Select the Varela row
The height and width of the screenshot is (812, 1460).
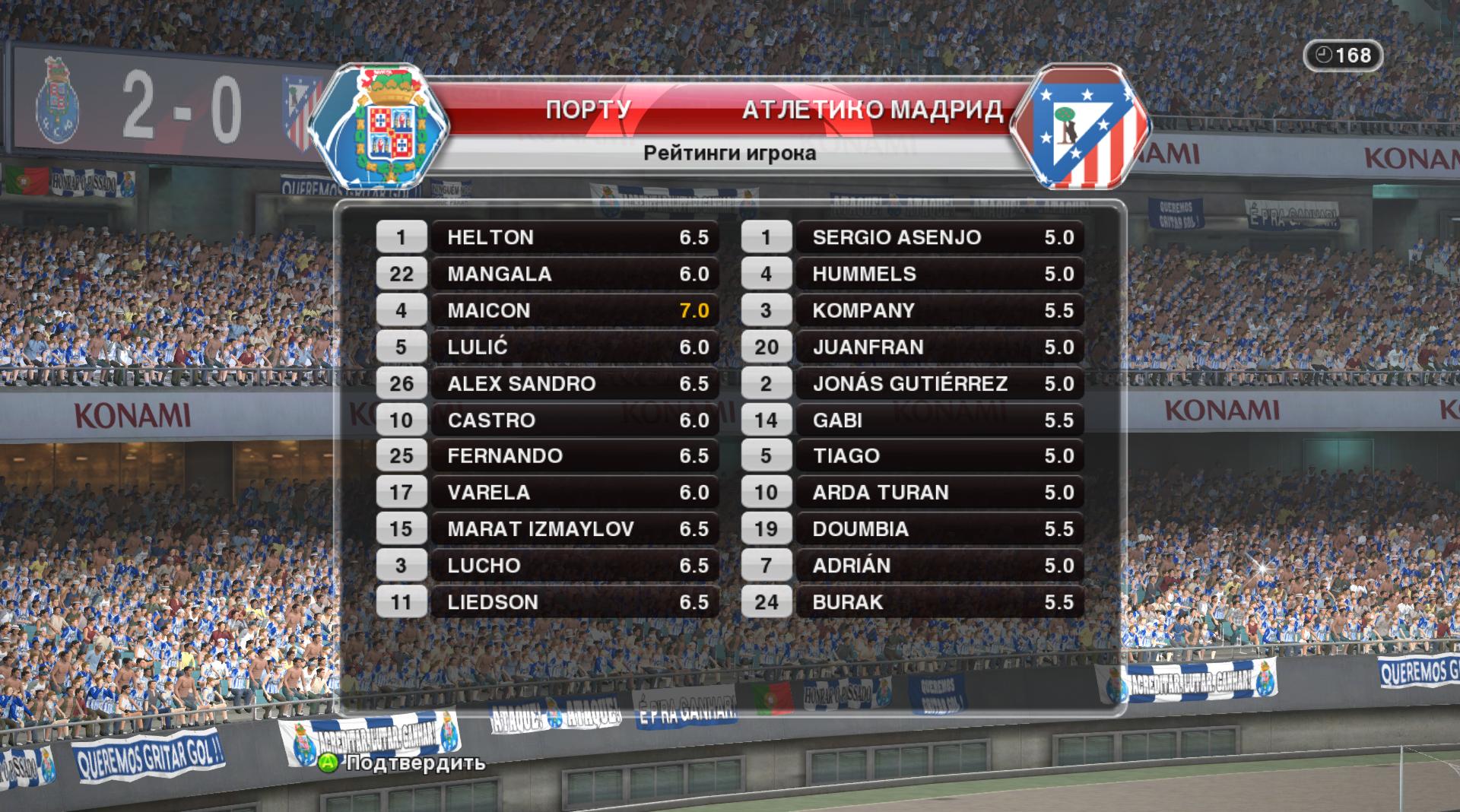point(574,492)
